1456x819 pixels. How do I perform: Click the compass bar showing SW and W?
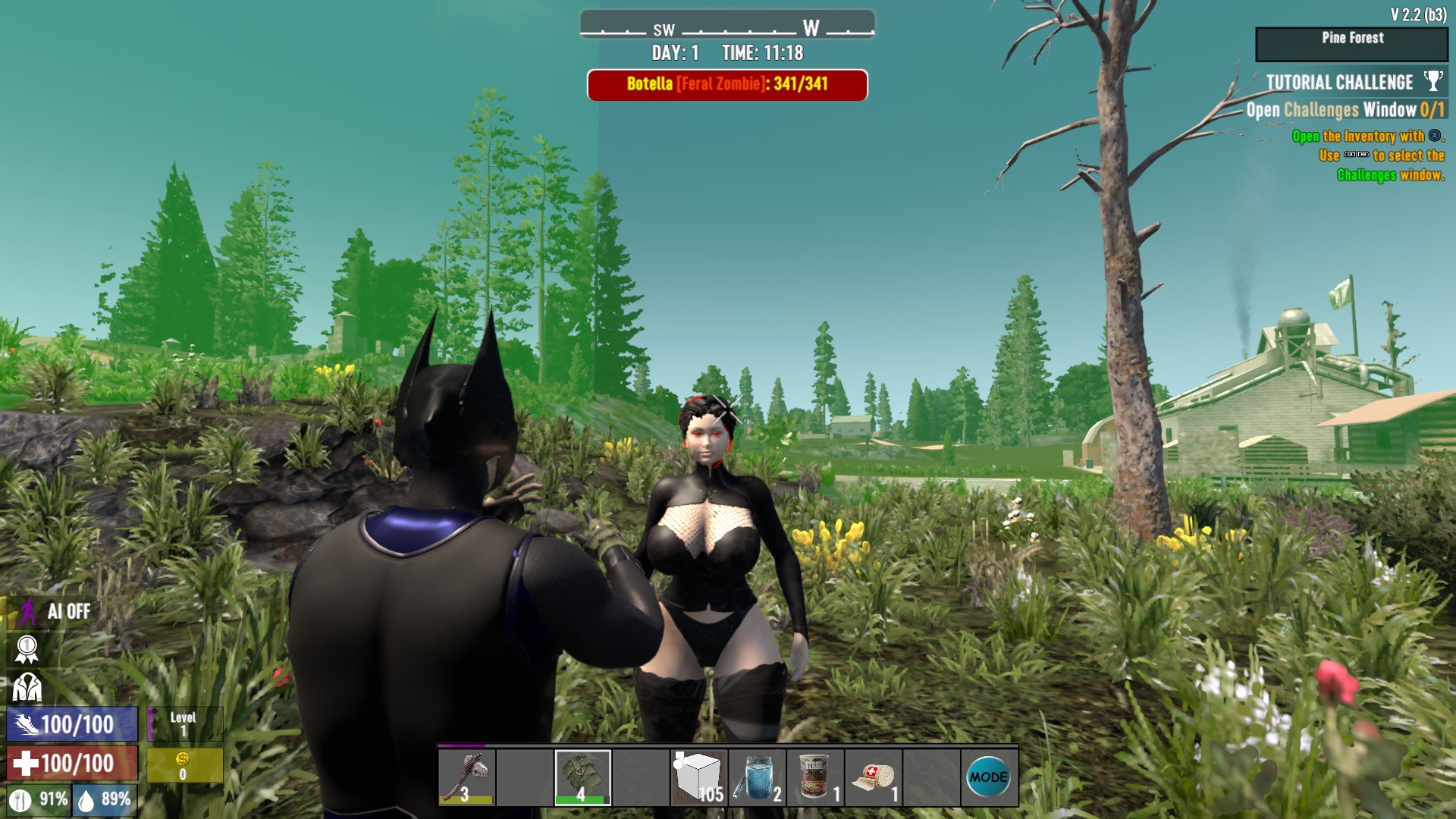727,27
